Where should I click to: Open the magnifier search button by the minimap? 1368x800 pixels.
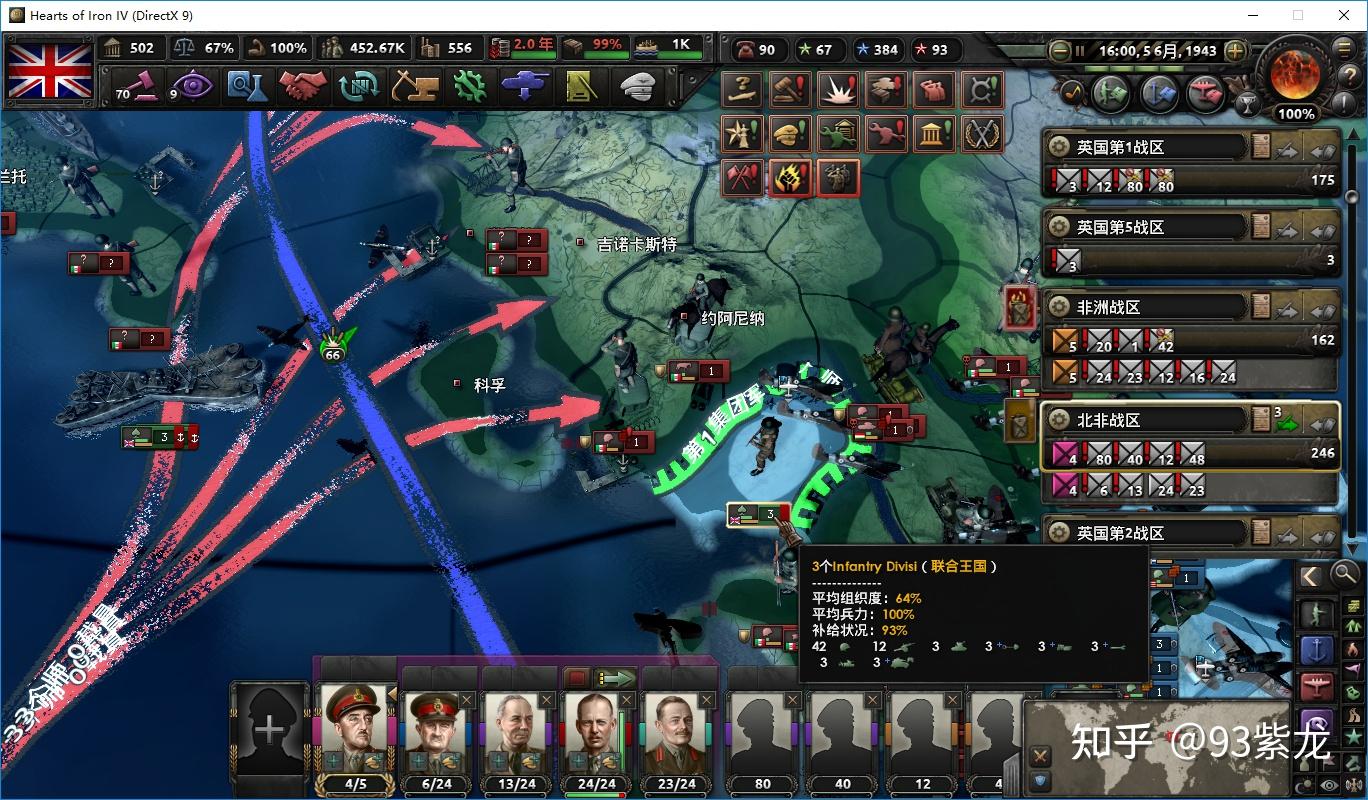click(1344, 576)
